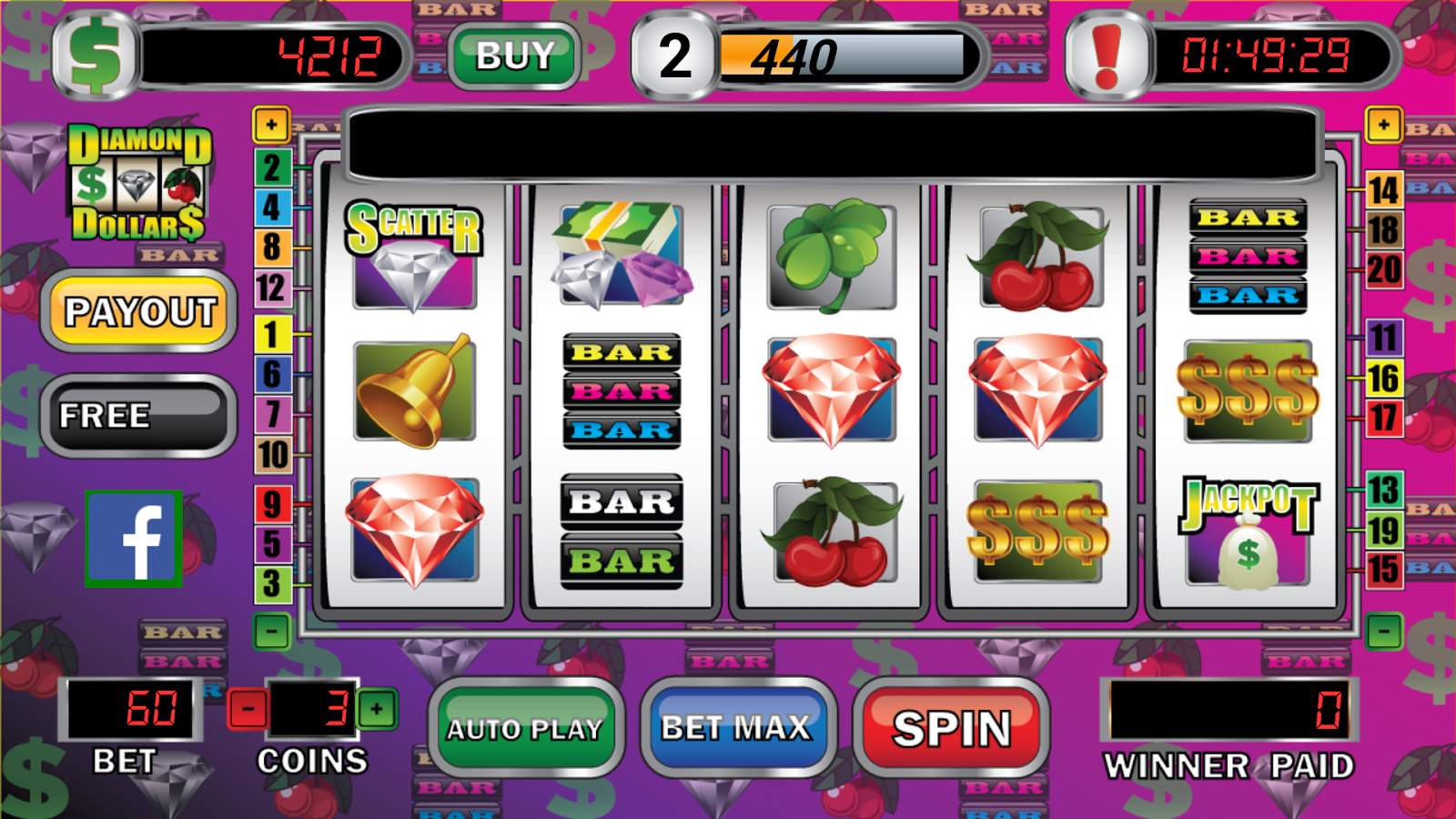Choose payline number 16 marker

pos(1383,379)
